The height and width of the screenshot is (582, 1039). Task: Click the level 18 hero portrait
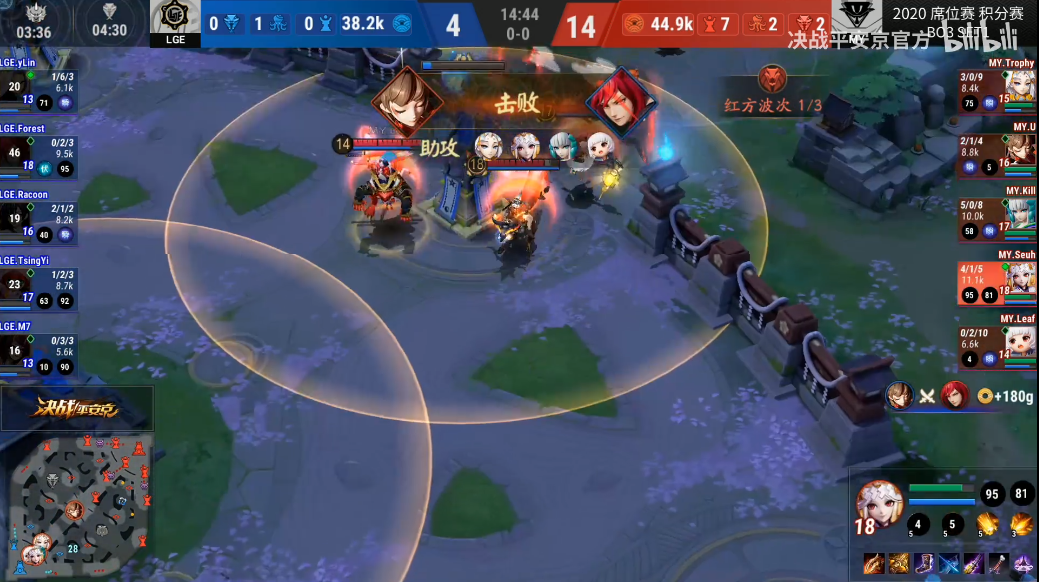pyautogui.click(x=879, y=506)
